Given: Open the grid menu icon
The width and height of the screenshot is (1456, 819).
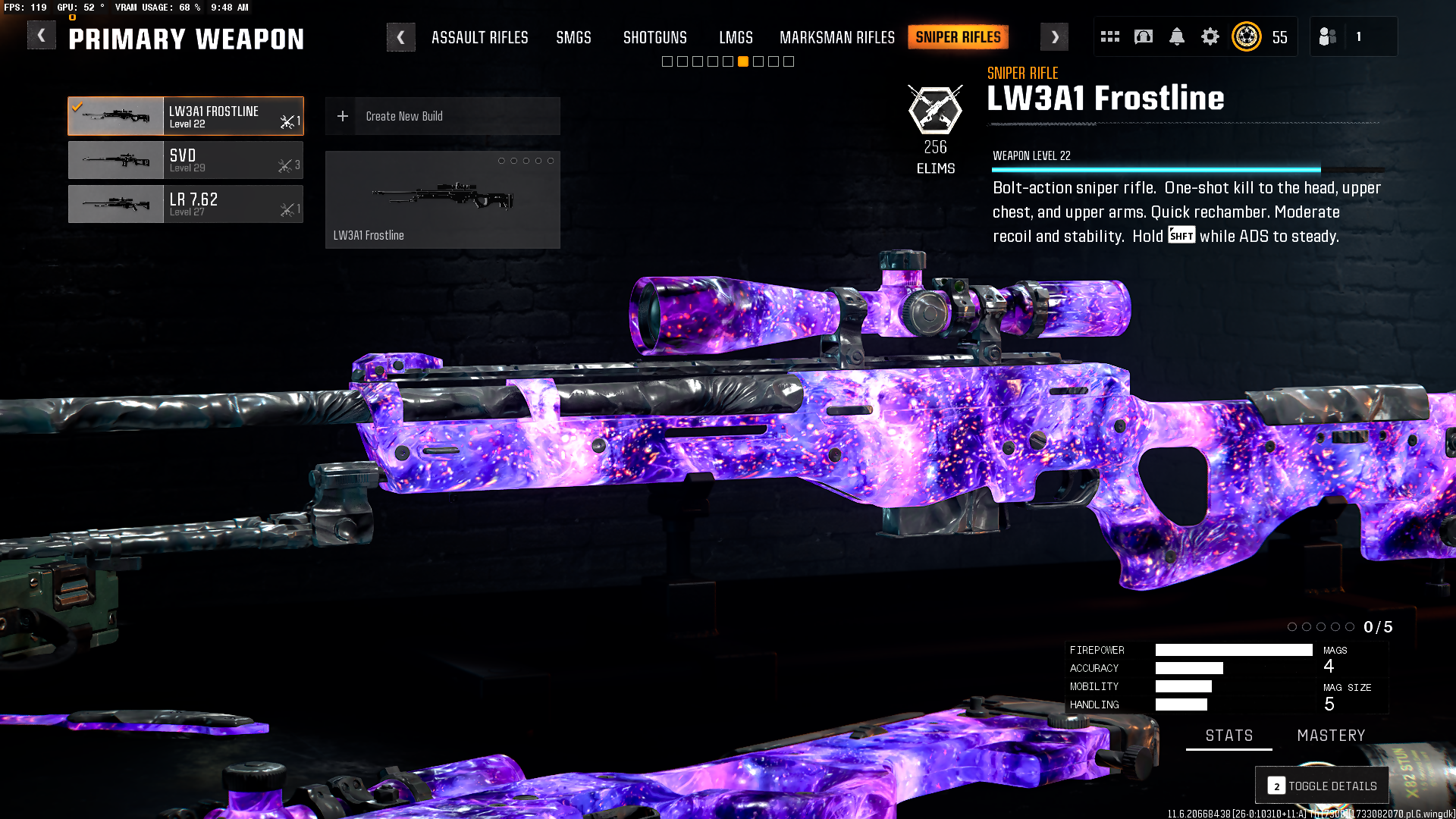Looking at the screenshot, I should click(x=1109, y=36).
